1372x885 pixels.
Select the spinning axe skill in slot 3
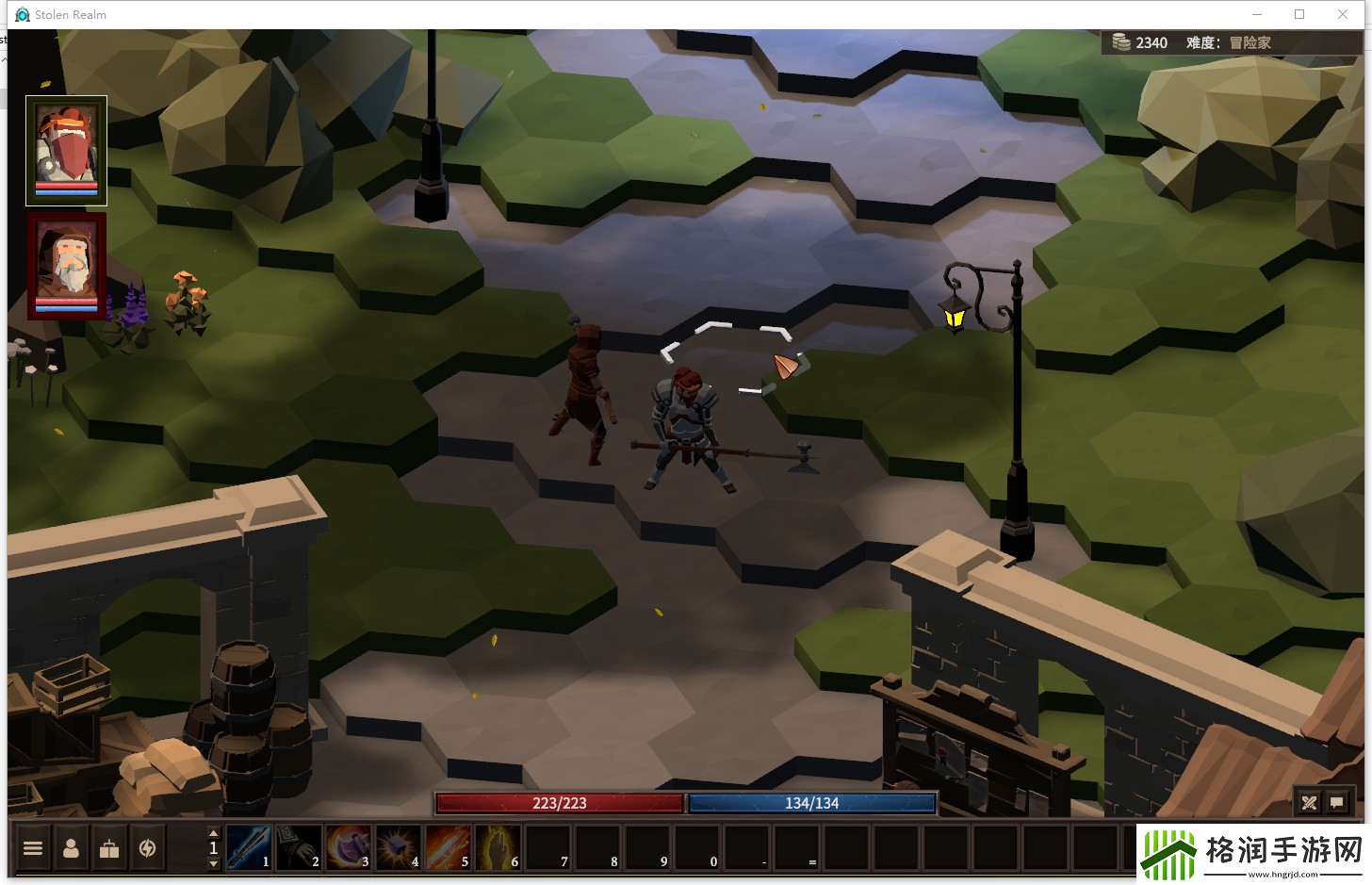[349, 847]
